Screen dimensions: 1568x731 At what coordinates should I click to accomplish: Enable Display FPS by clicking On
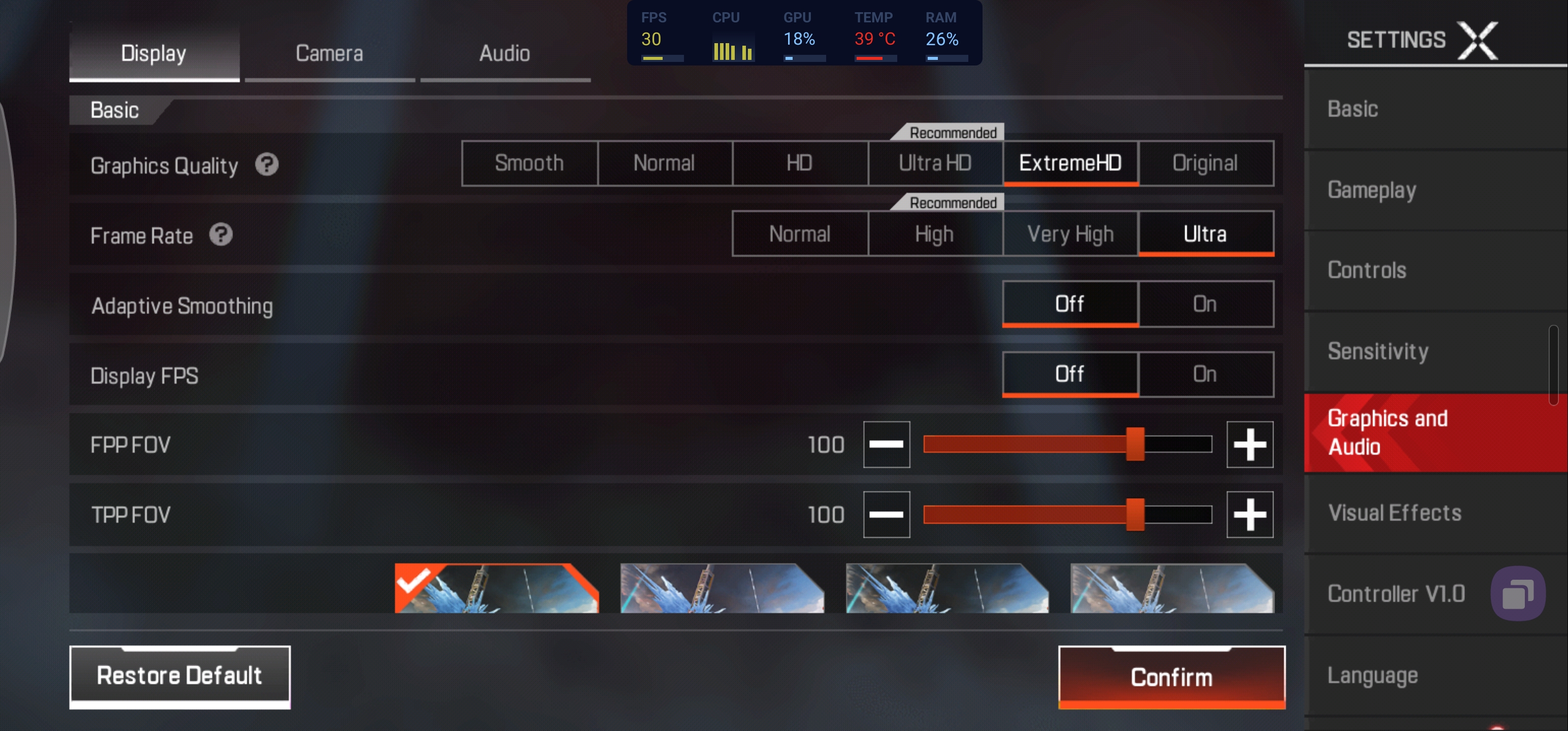(1205, 374)
